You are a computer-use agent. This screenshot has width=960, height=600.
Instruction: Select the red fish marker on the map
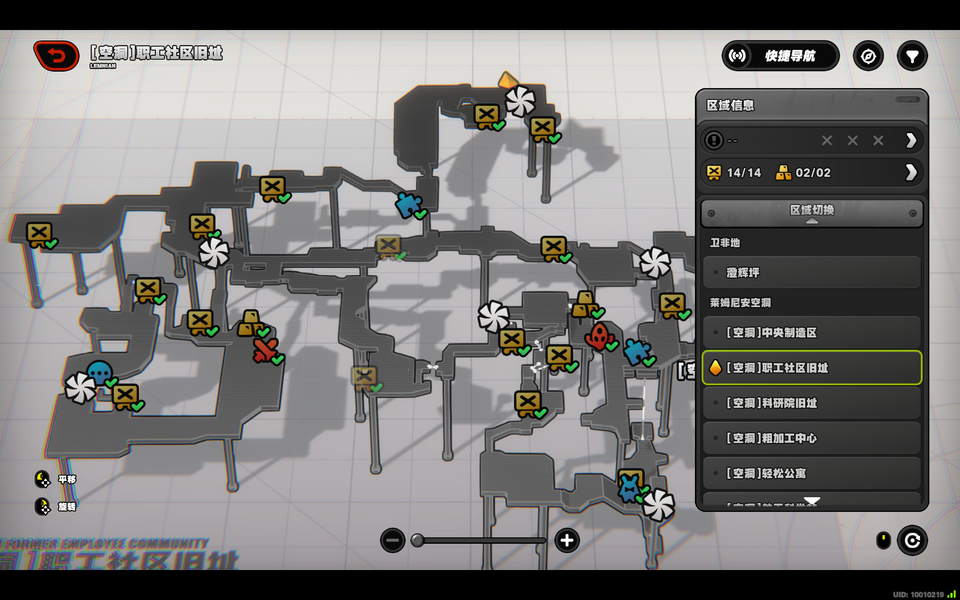click(599, 336)
